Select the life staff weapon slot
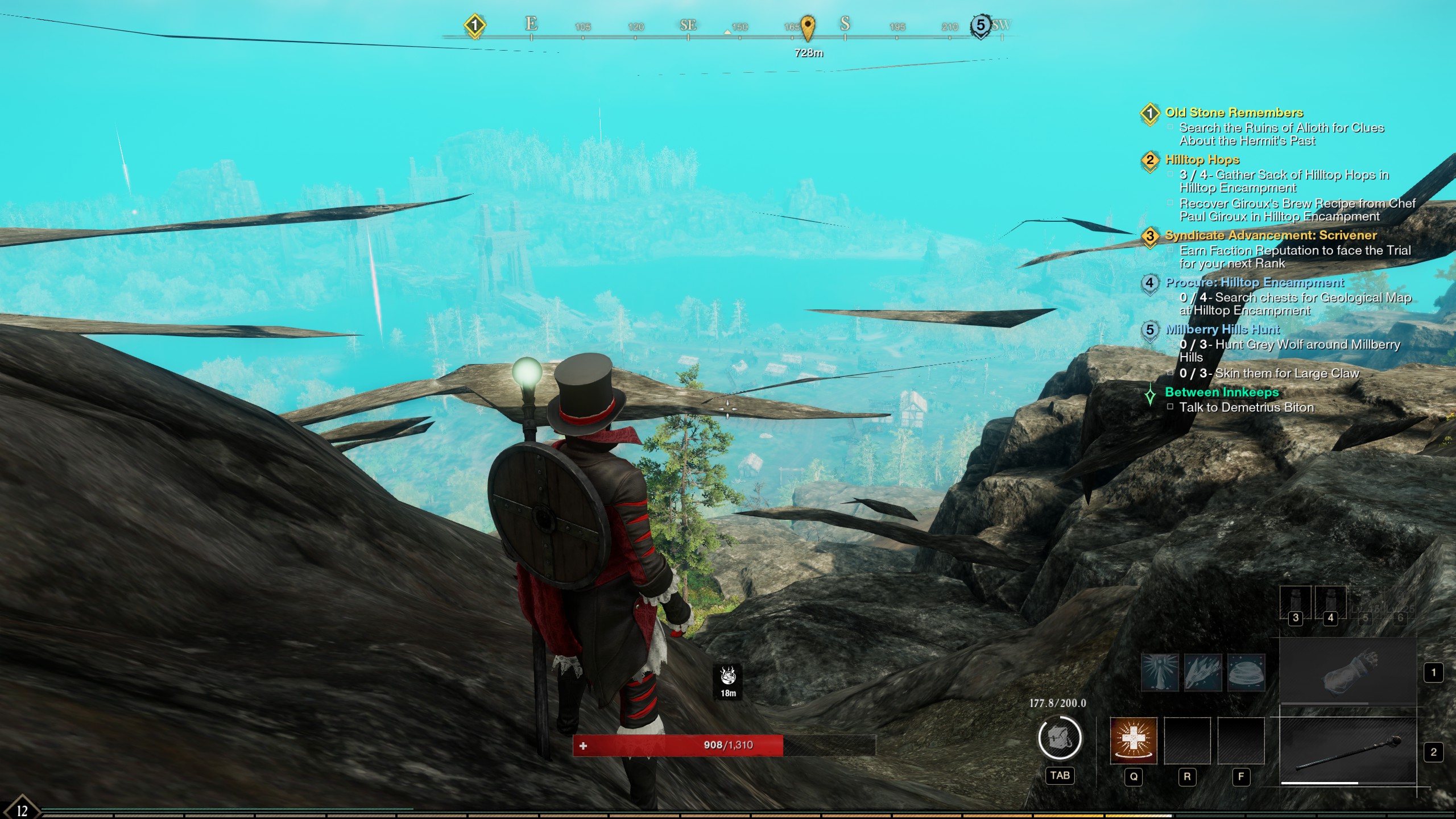The image size is (1456, 819). (x=1348, y=751)
